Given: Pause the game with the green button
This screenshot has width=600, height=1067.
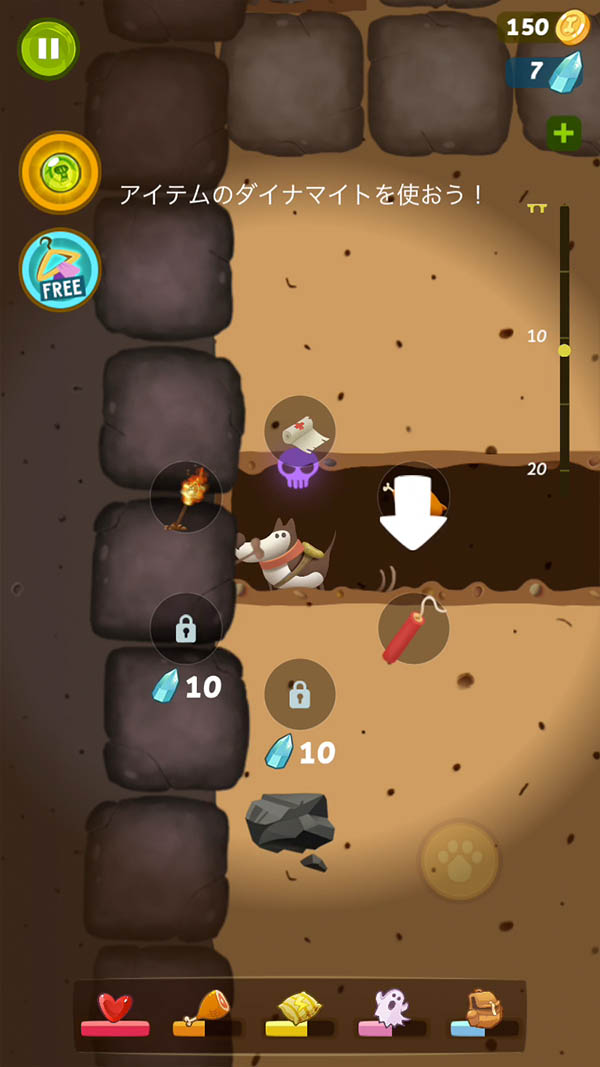Looking at the screenshot, I should click(47, 48).
